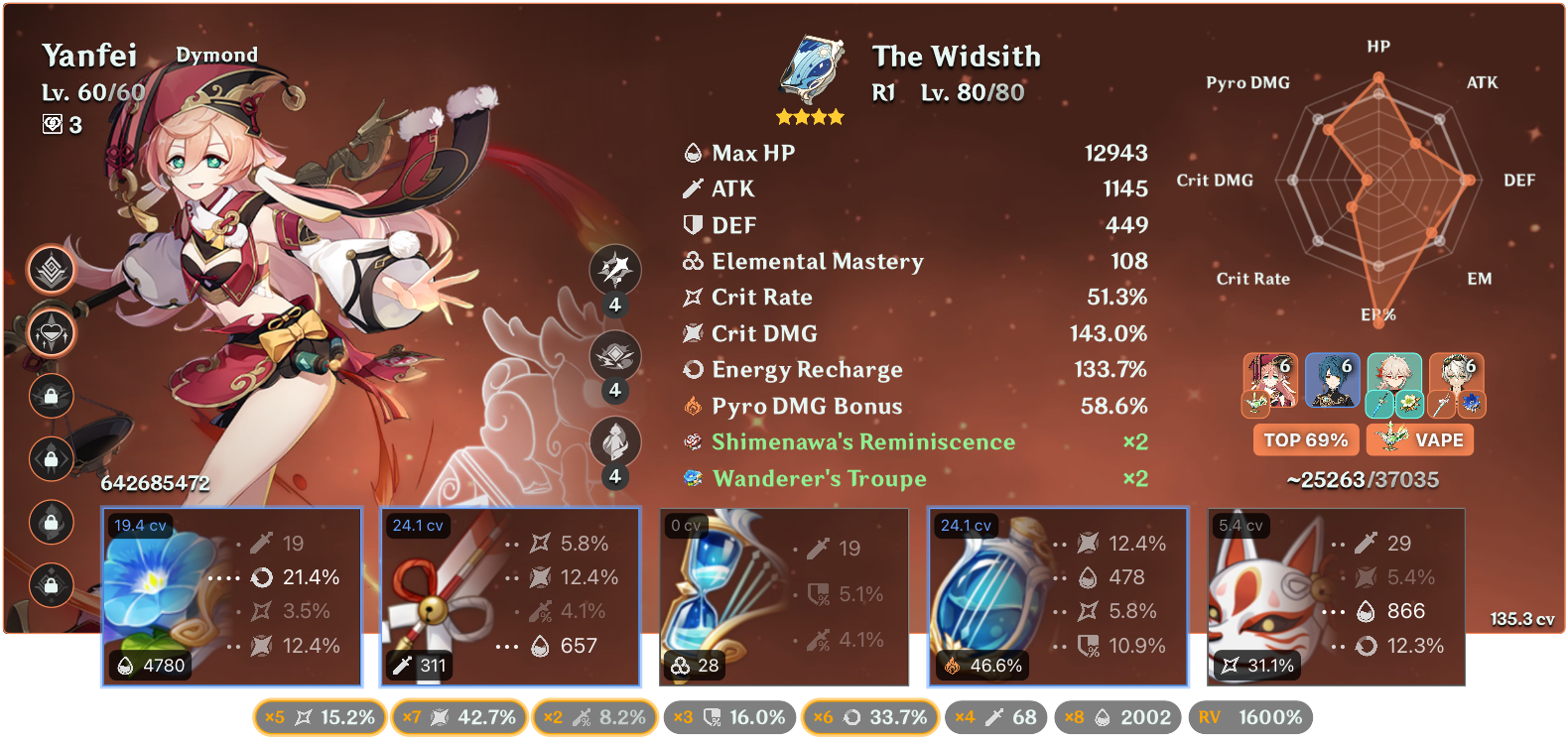Screen dimensions: 1568x741
Task: Click the topmost locked constellation icon
Action: pos(51,396)
